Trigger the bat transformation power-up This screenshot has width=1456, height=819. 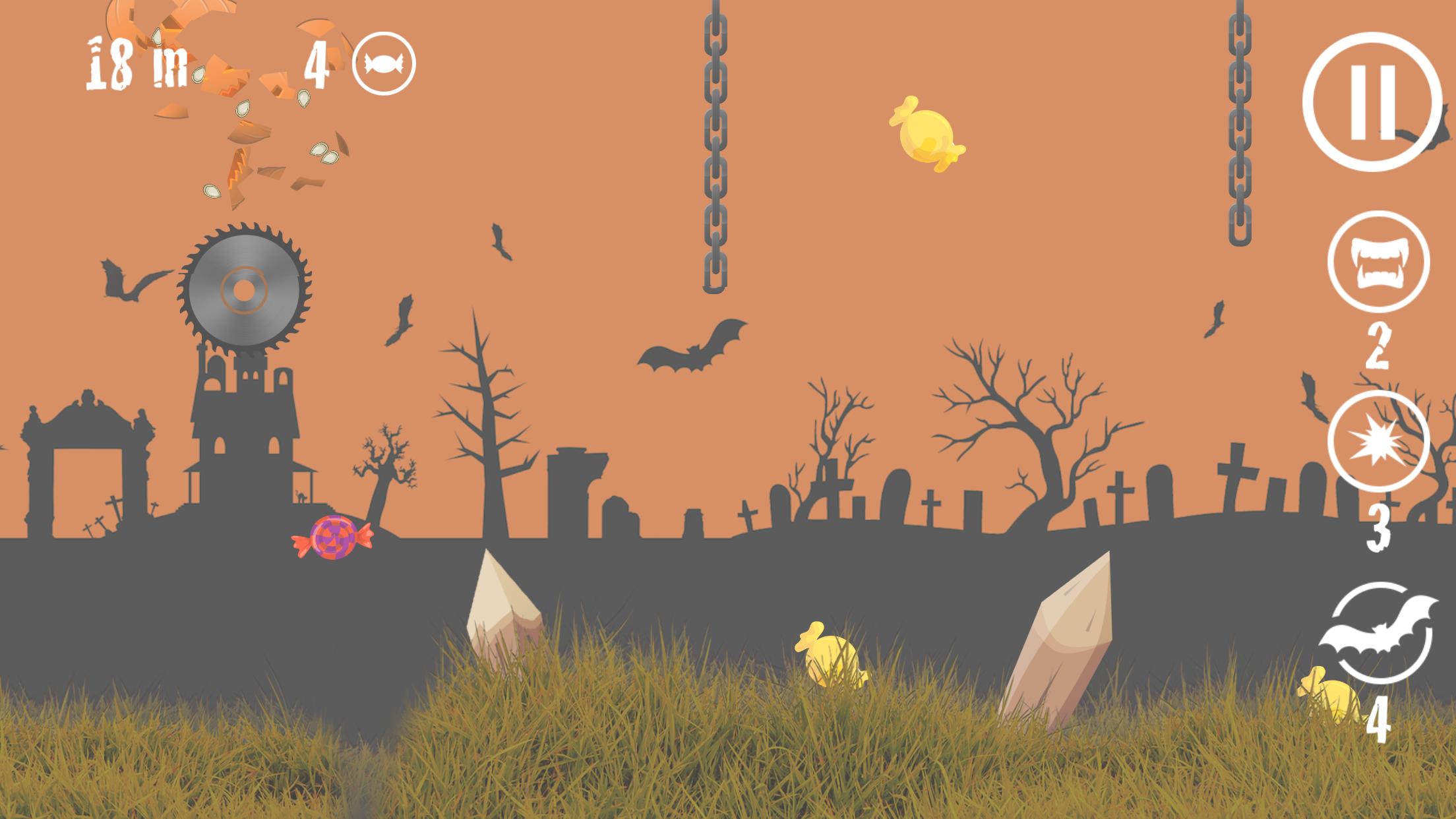pos(1380,633)
